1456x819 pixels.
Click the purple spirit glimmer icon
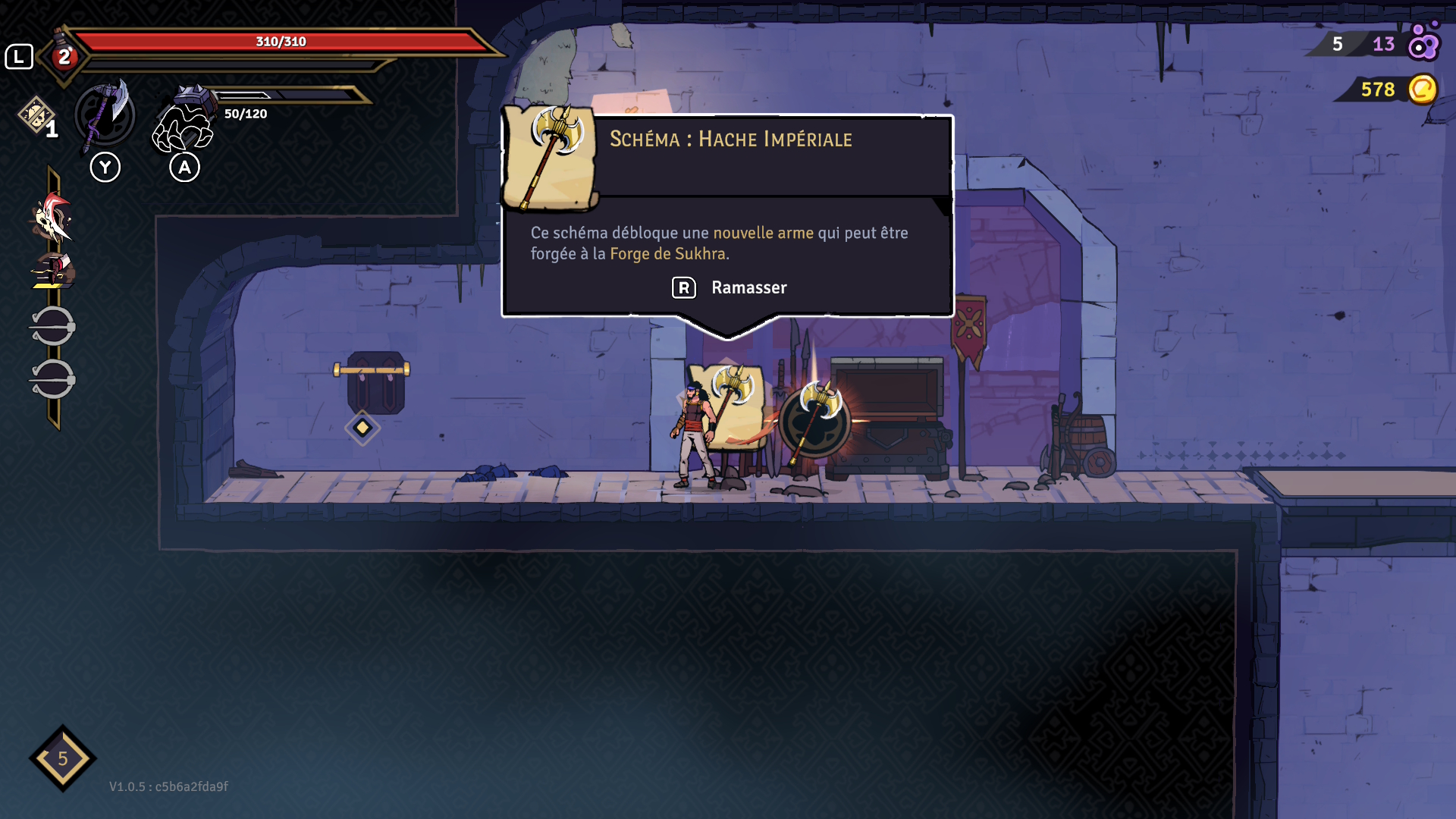(x=1423, y=42)
